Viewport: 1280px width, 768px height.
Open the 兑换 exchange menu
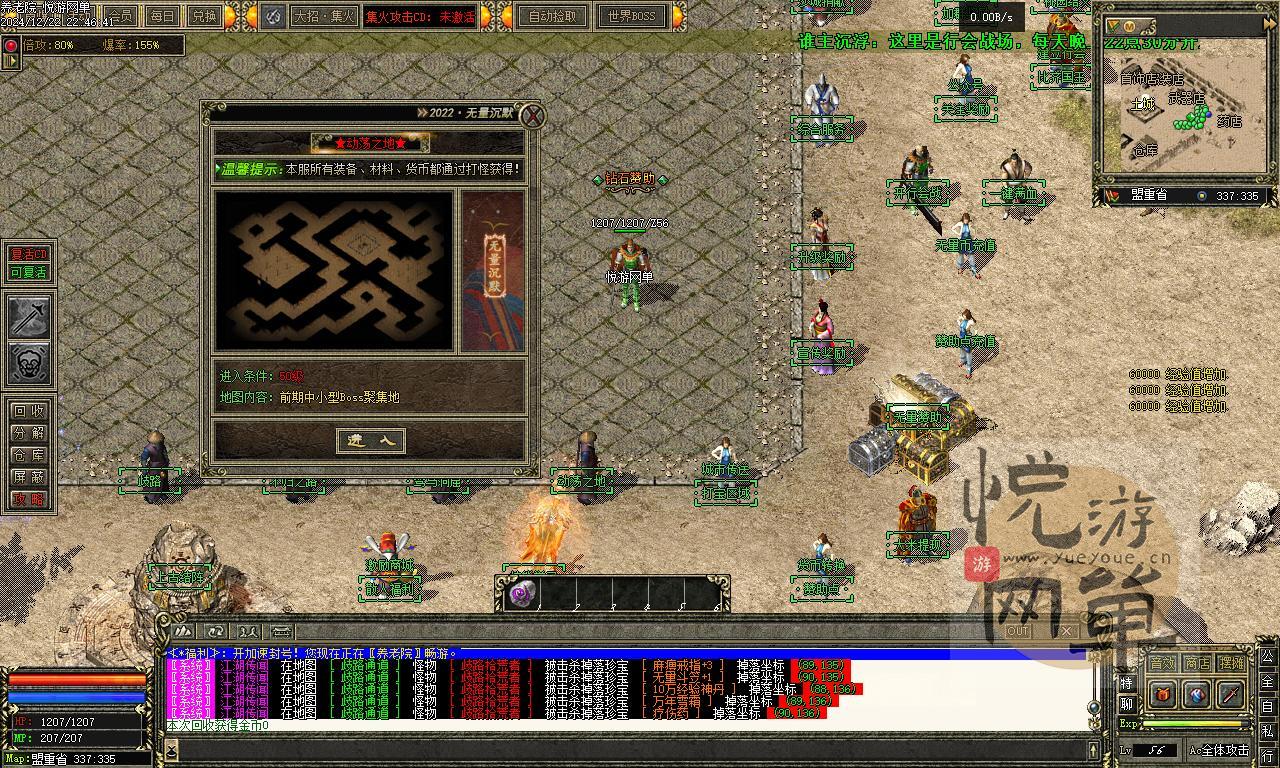click(204, 16)
